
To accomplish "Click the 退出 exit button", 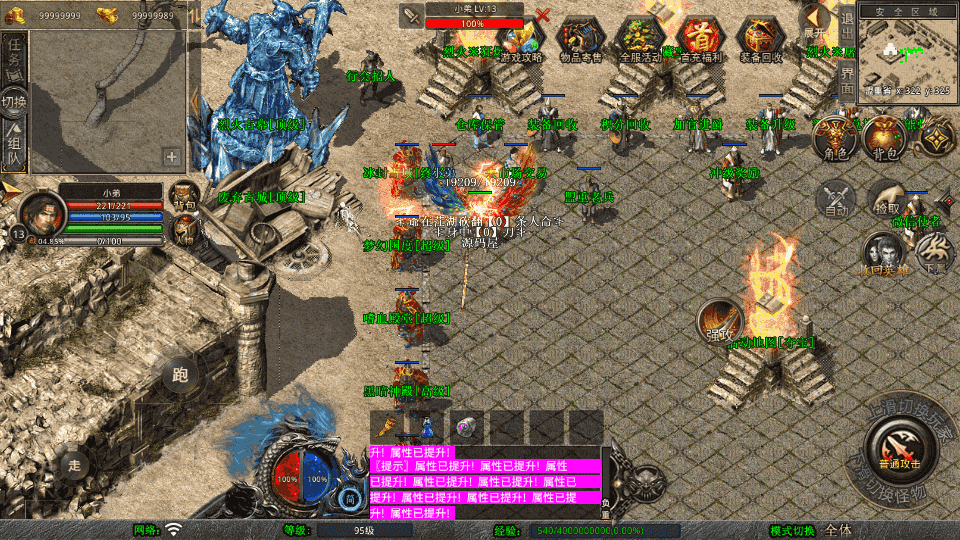I will pos(846,30).
